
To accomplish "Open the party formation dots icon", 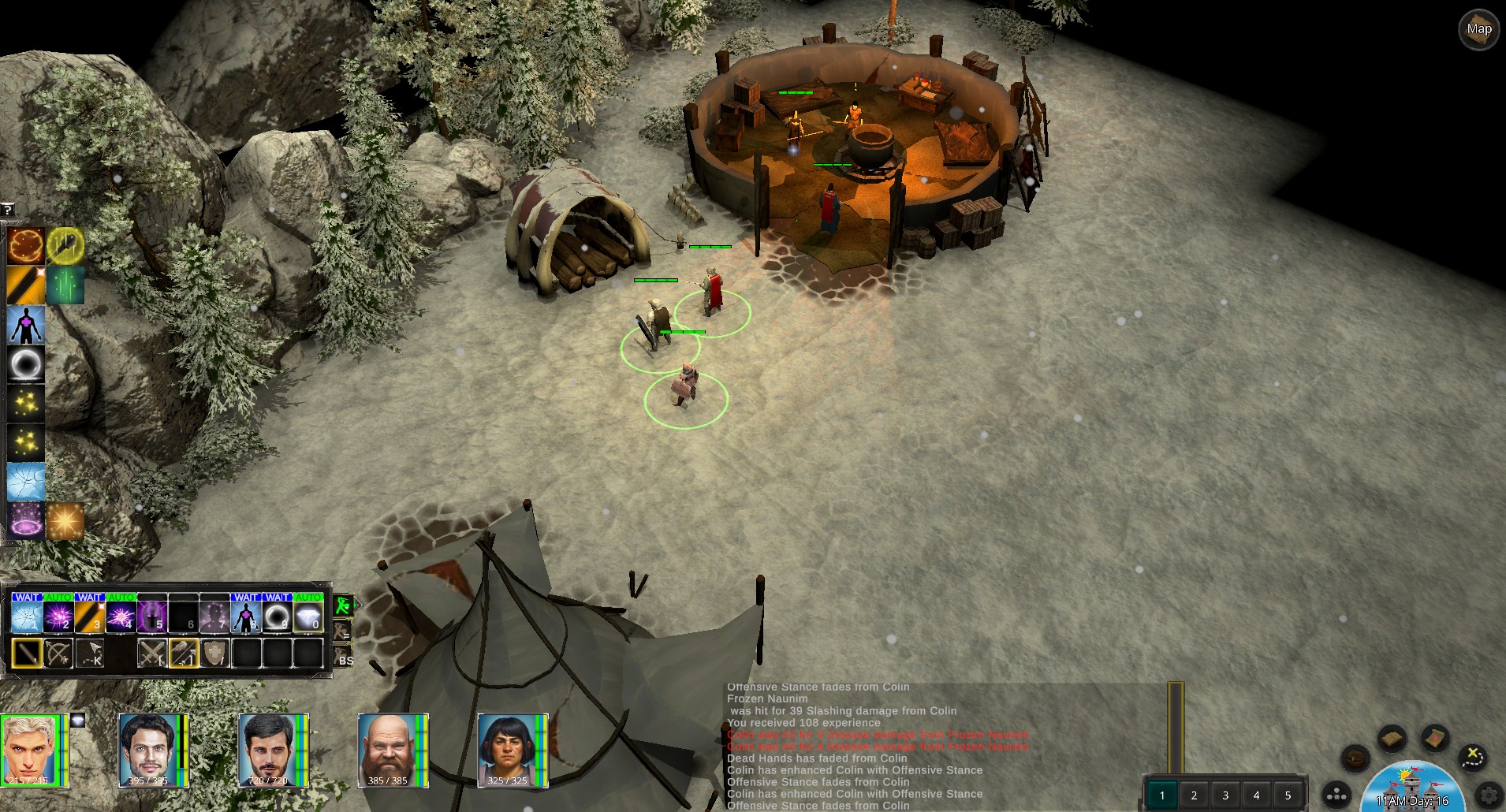I will (1337, 795).
